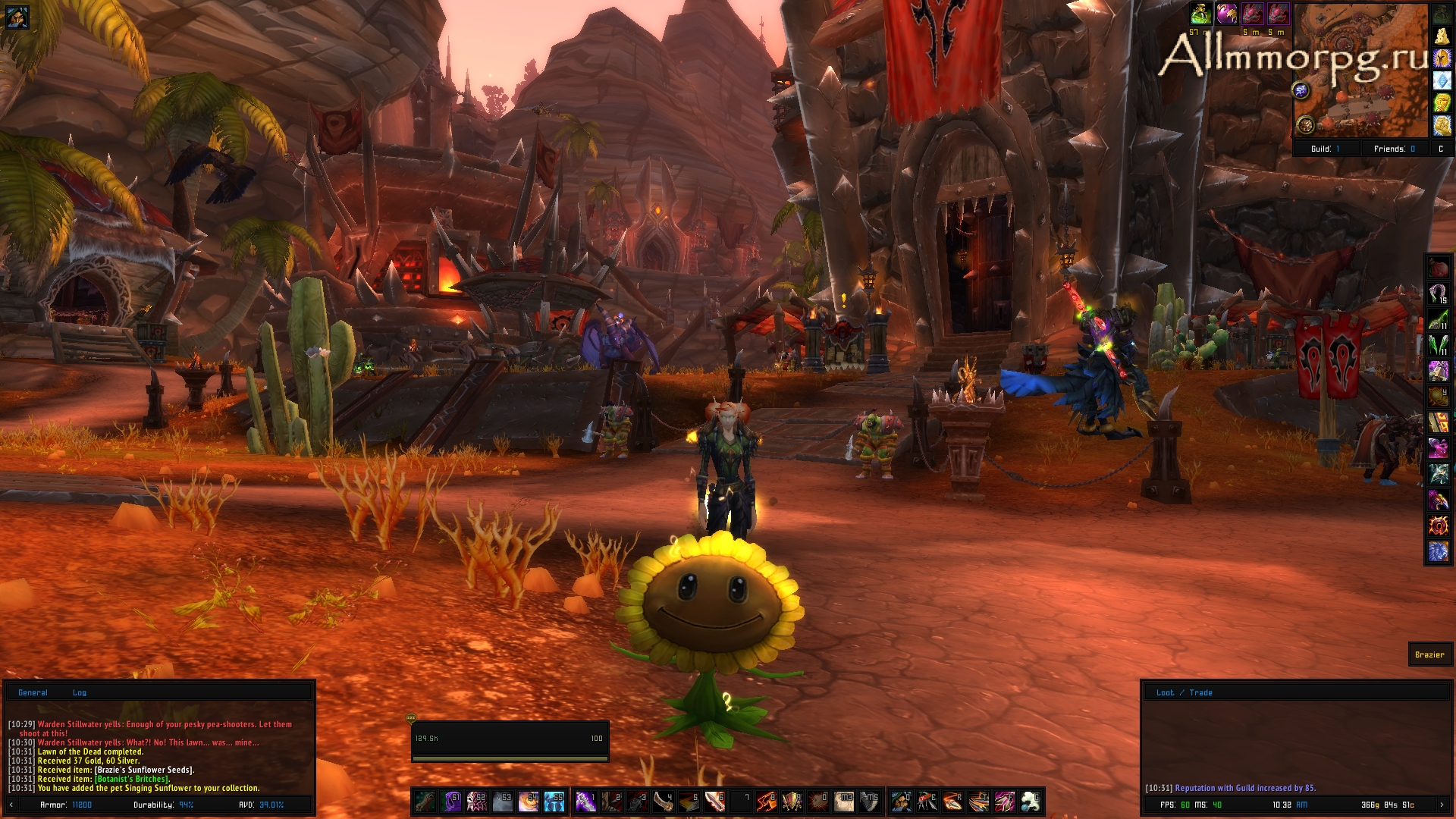Screen dimensions: 1456x819
Task: Click the Botanist's Britches item link
Action: click(x=131, y=779)
